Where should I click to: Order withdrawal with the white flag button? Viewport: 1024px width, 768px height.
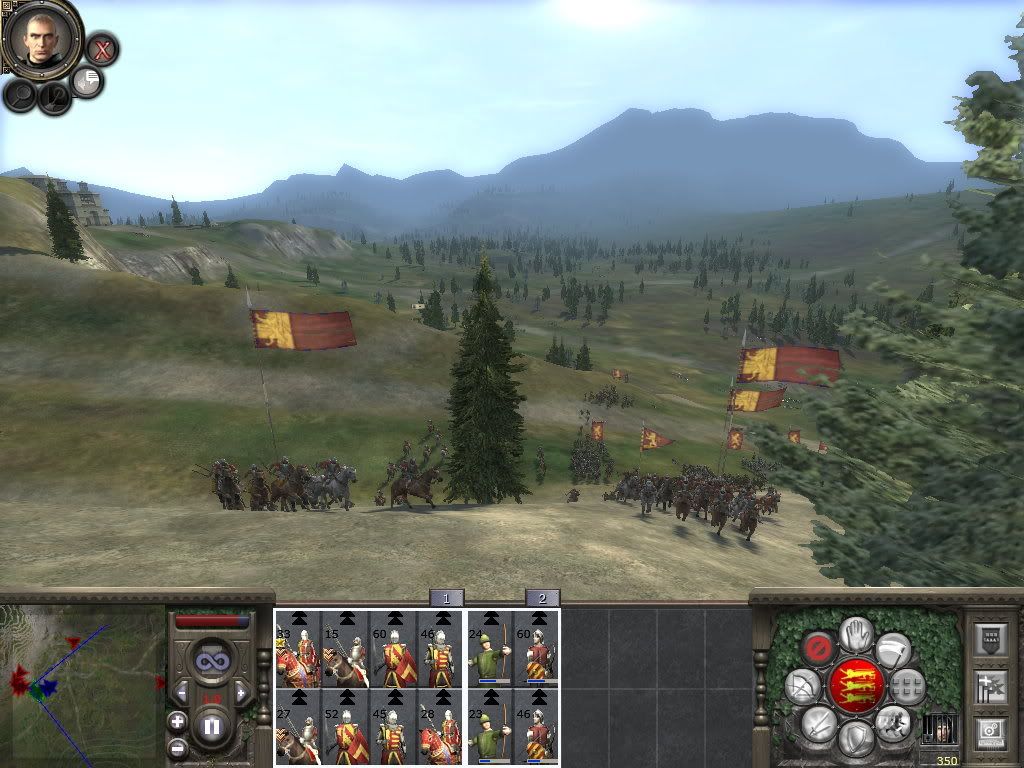(x=893, y=649)
